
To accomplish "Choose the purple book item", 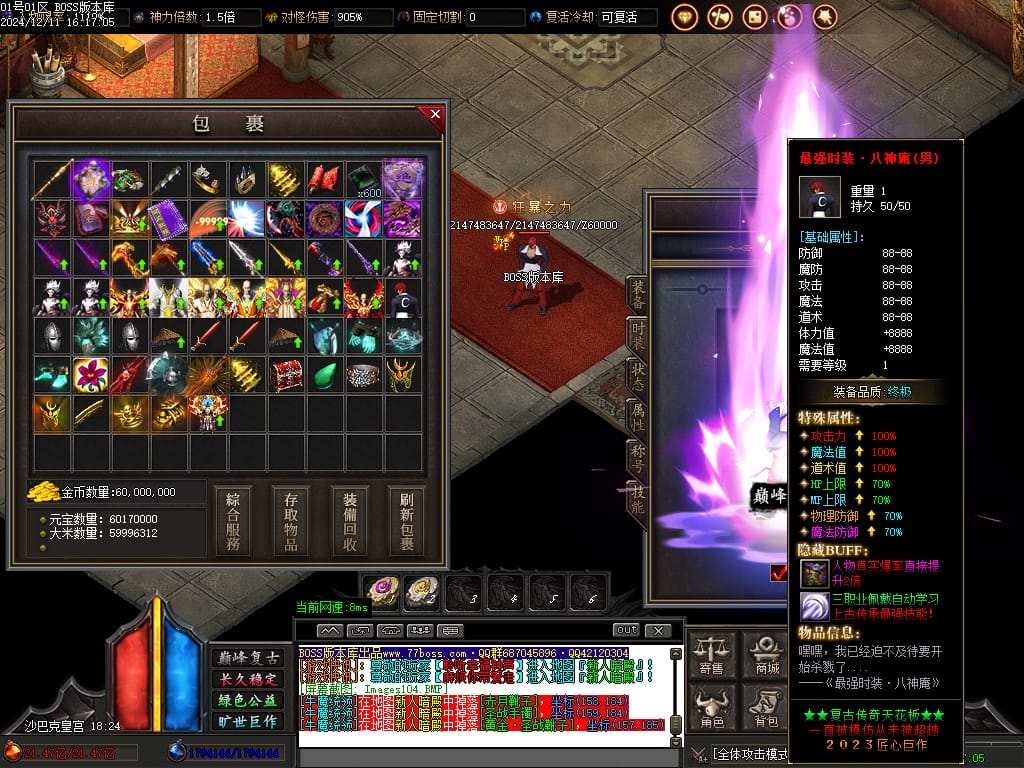I will 168,219.
